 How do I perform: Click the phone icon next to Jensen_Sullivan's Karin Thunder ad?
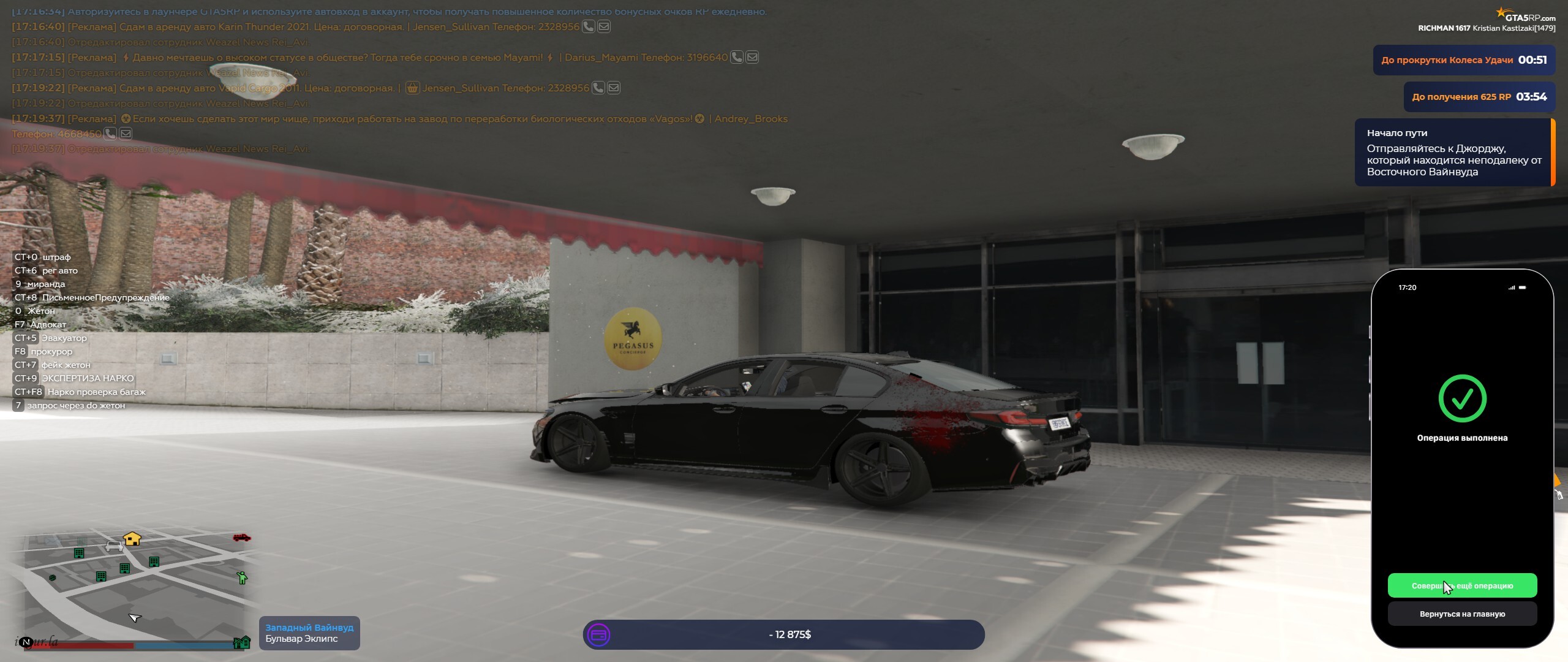588,27
